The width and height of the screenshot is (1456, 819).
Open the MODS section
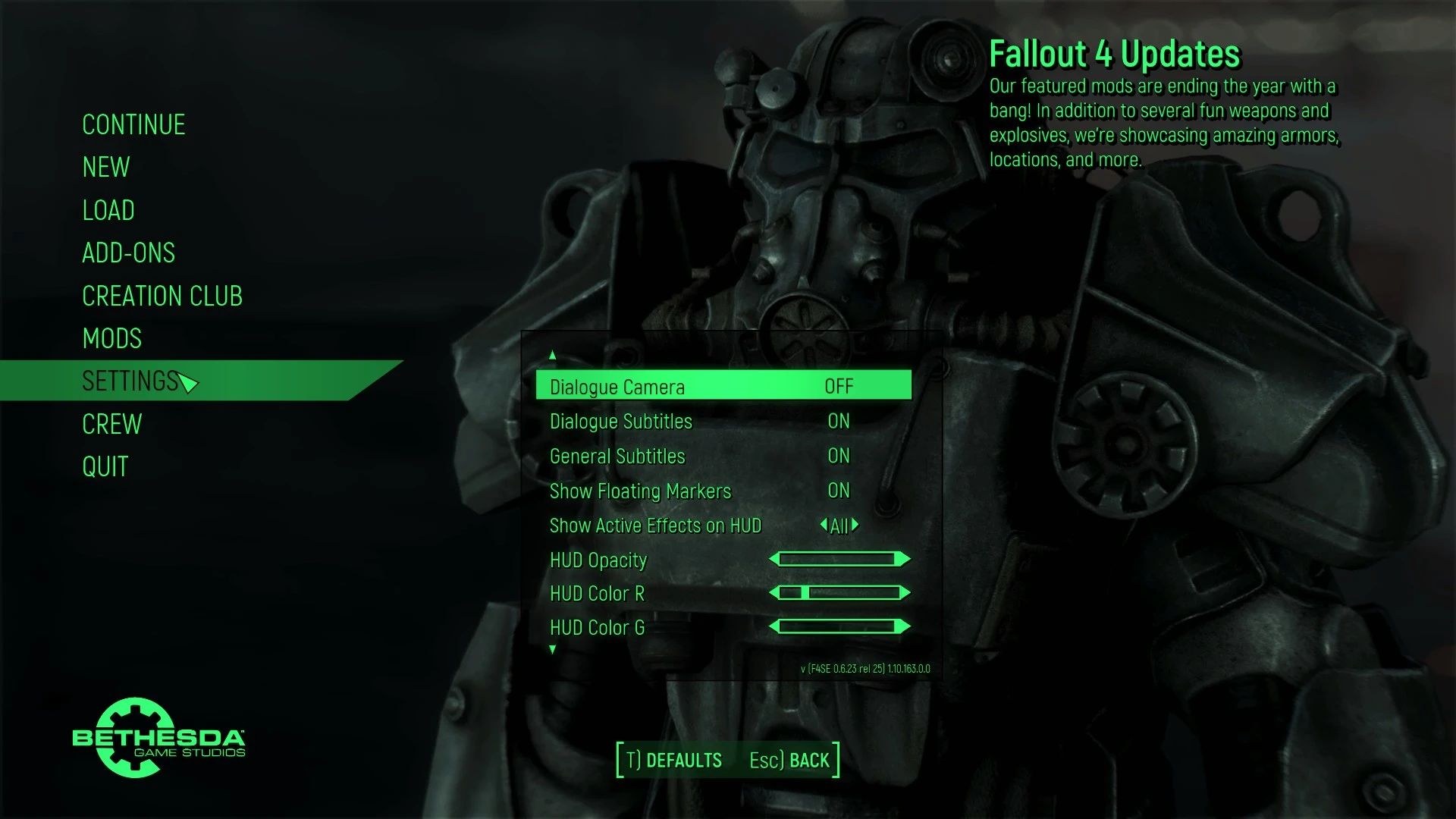click(111, 338)
